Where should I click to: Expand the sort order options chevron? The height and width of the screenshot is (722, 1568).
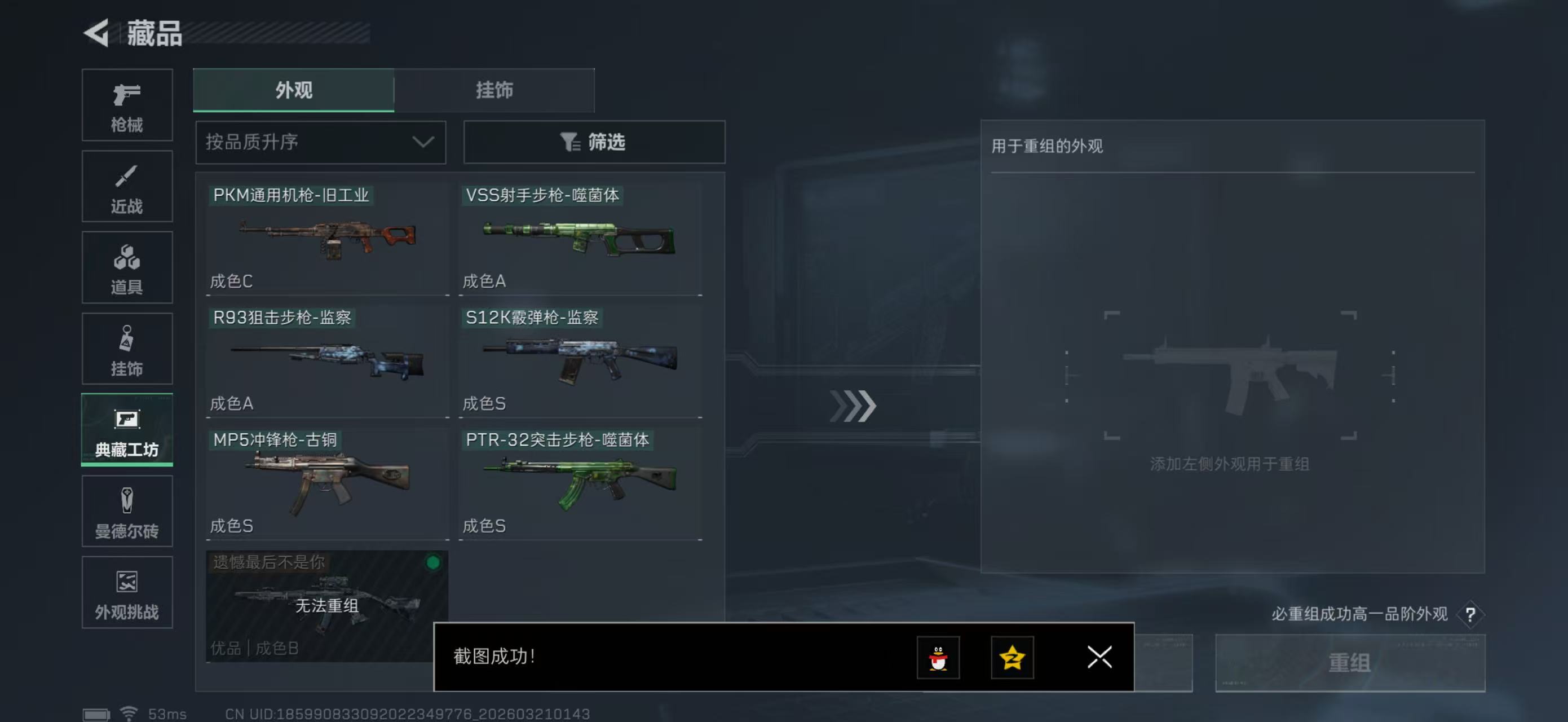423,142
